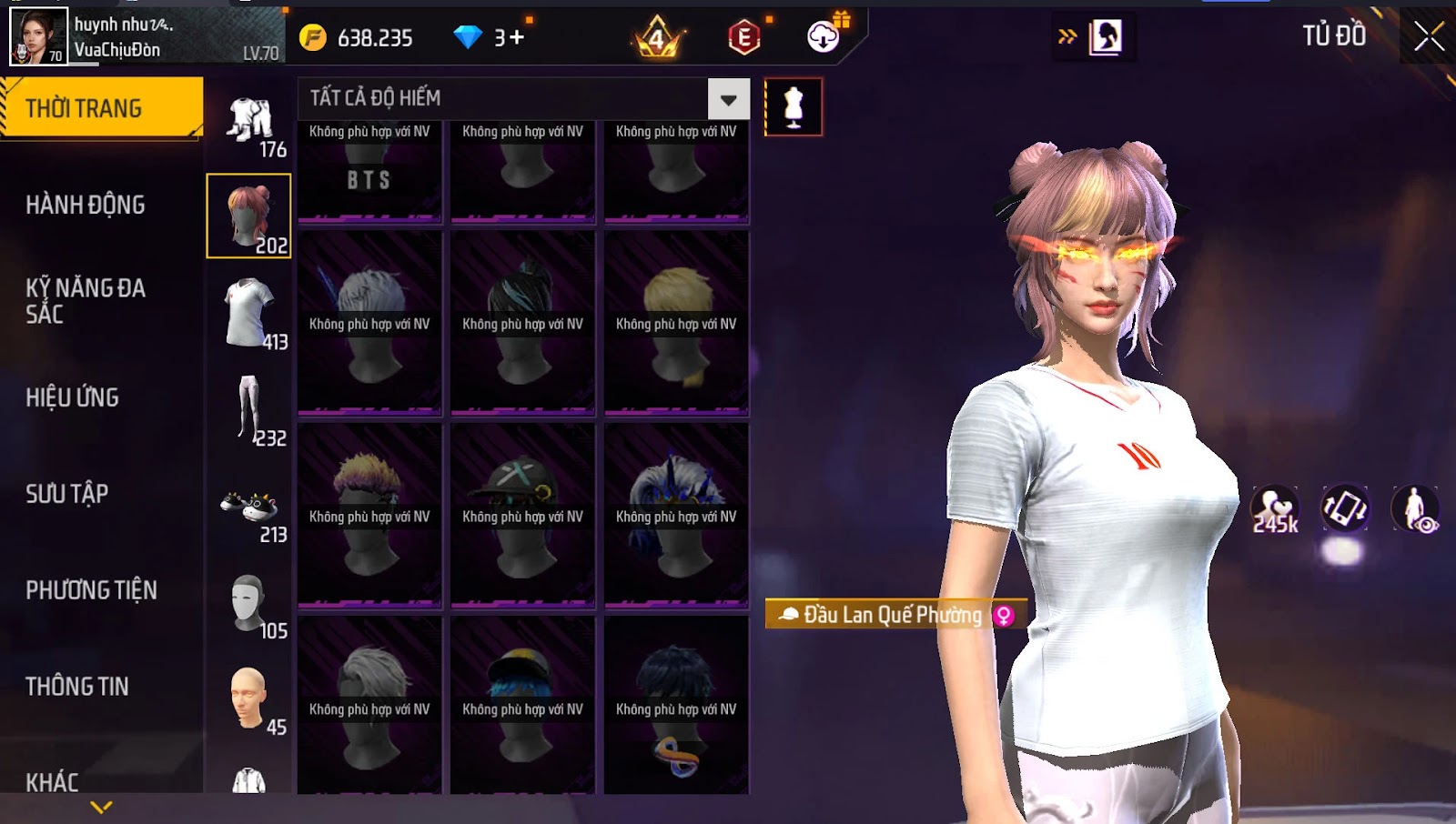Click the mannequin preview button
The height and width of the screenshot is (824, 1456).
tap(794, 107)
